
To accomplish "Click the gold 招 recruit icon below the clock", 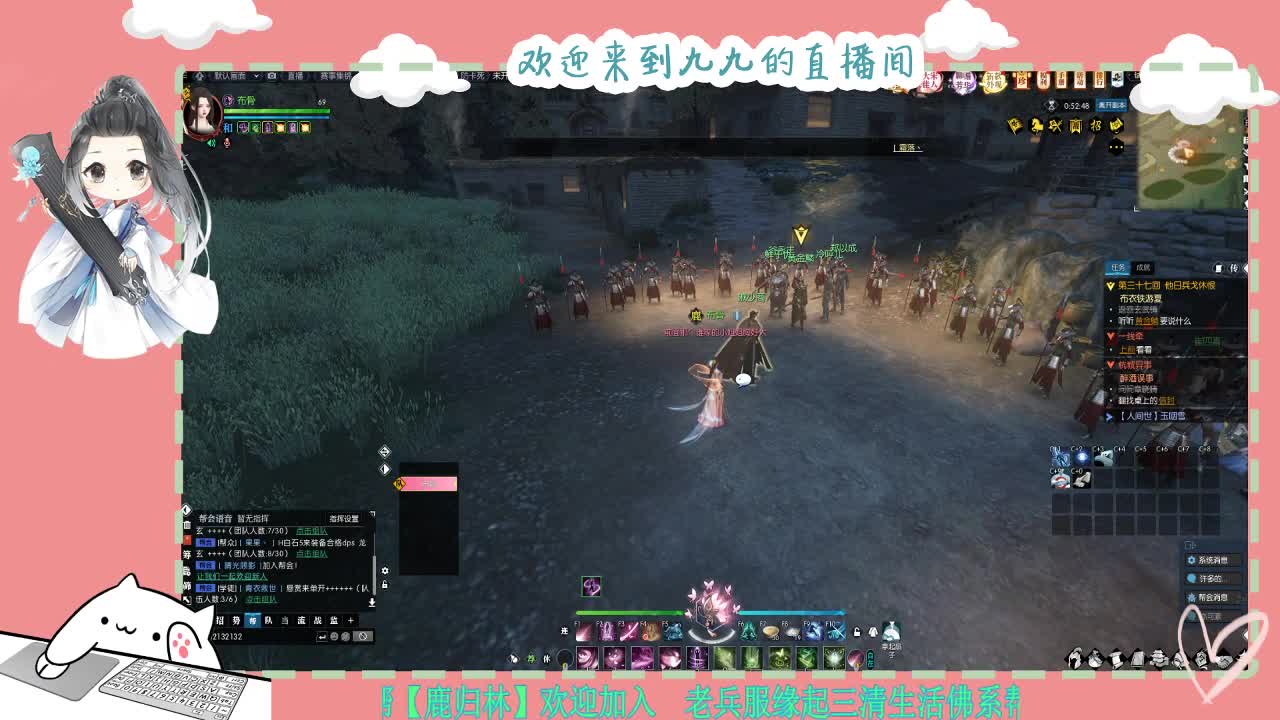I will coord(1096,126).
